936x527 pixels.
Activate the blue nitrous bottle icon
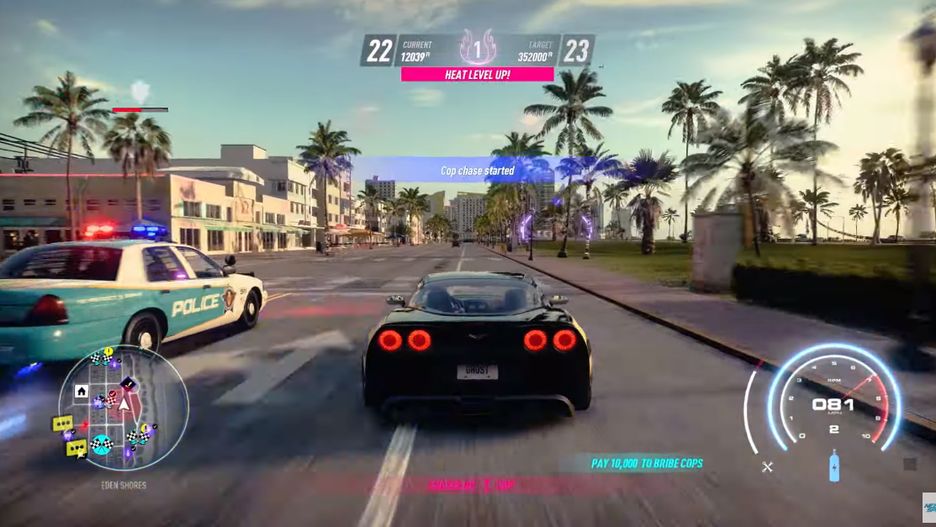pyautogui.click(x=834, y=466)
